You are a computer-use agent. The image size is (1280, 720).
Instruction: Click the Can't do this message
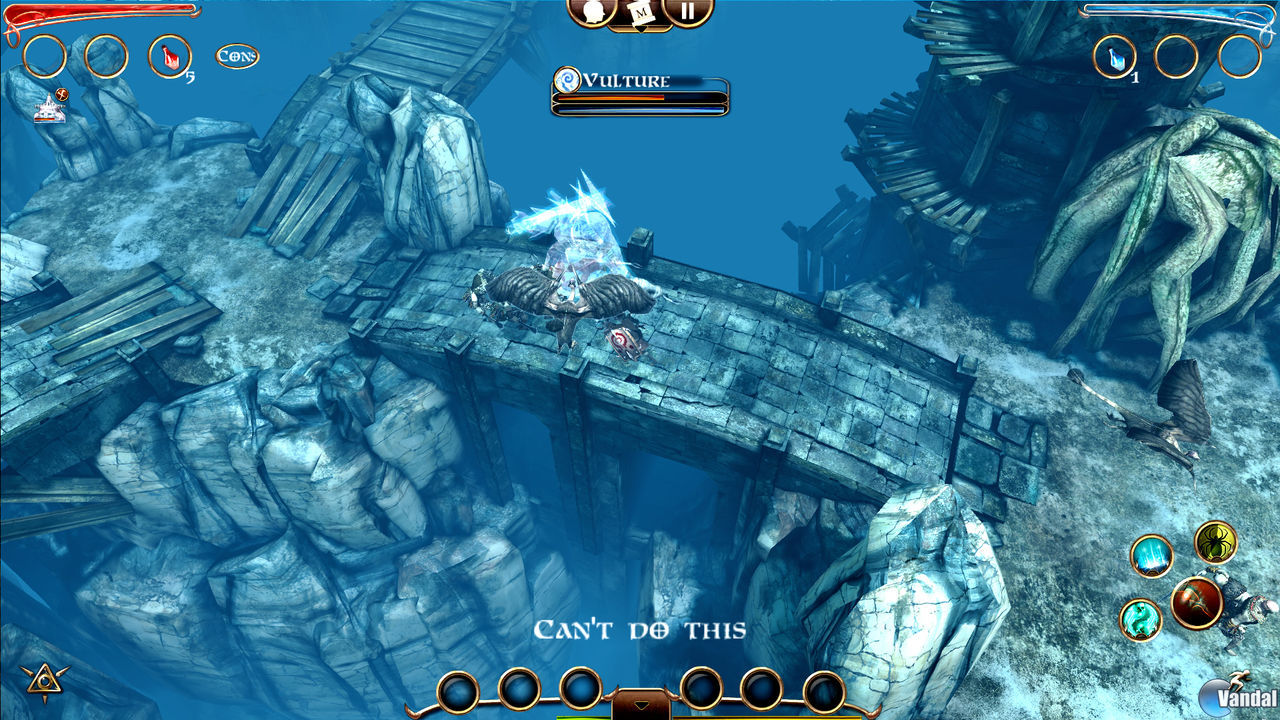641,628
